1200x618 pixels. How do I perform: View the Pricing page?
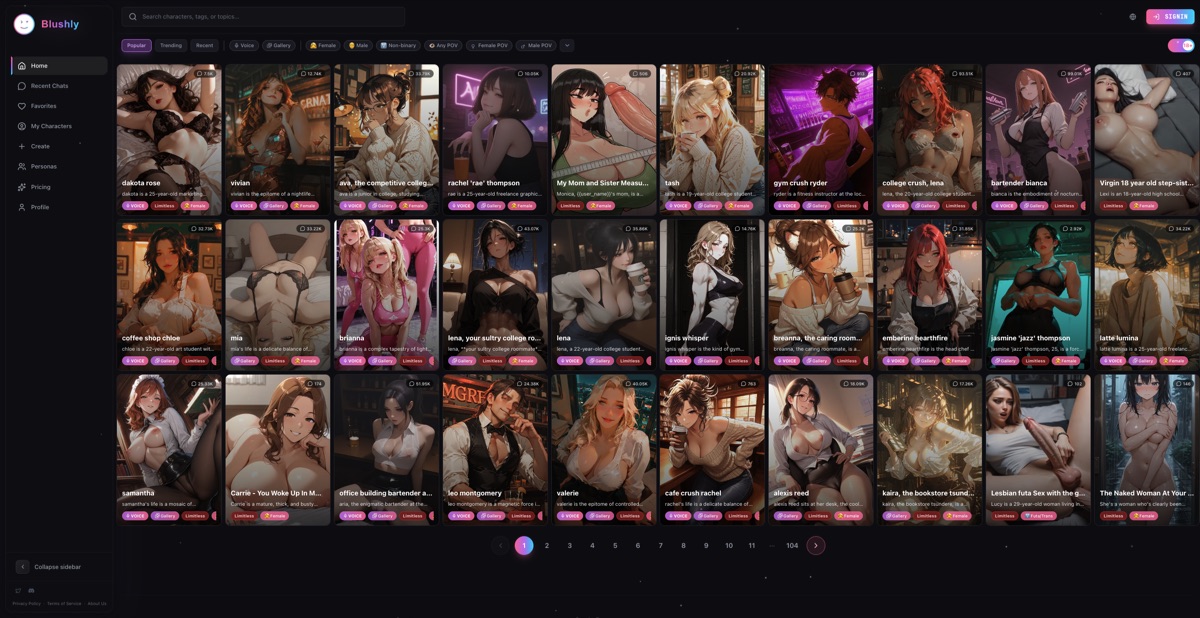point(40,187)
